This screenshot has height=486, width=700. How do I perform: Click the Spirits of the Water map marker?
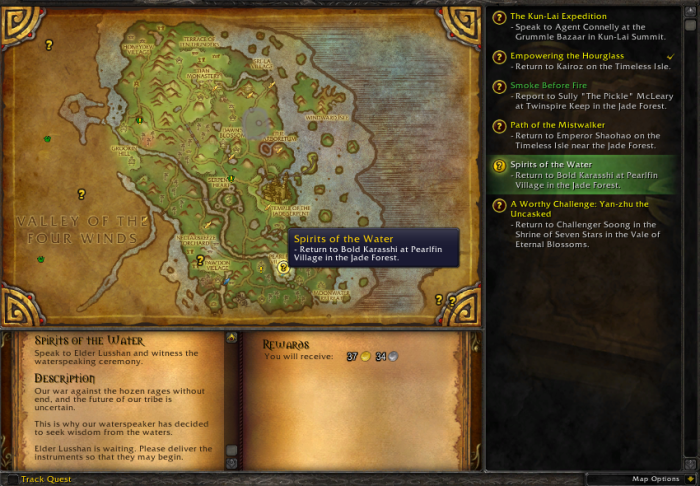[x=283, y=267]
